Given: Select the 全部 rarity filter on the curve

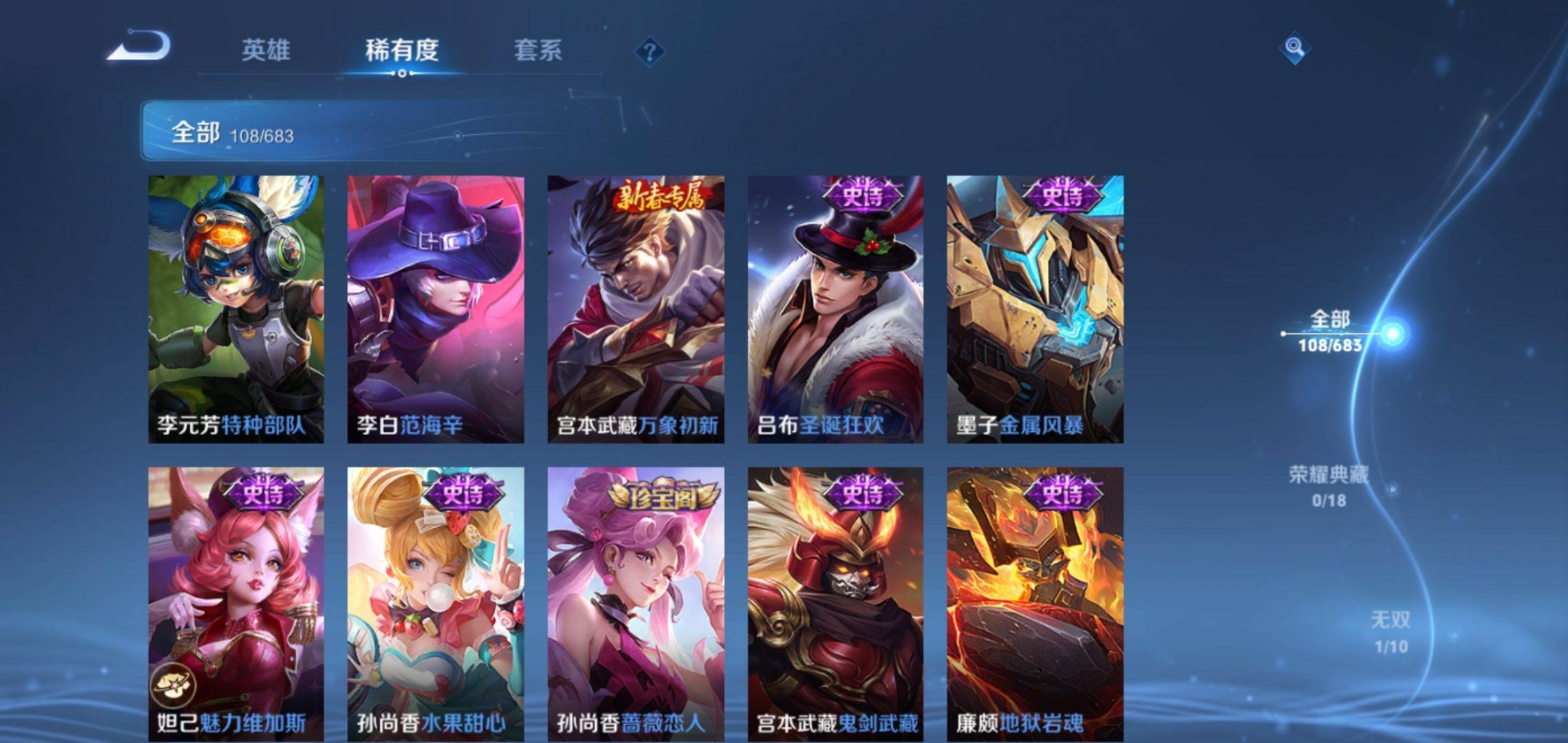Looking at the screenshot, I should [x=1330, y=332].
